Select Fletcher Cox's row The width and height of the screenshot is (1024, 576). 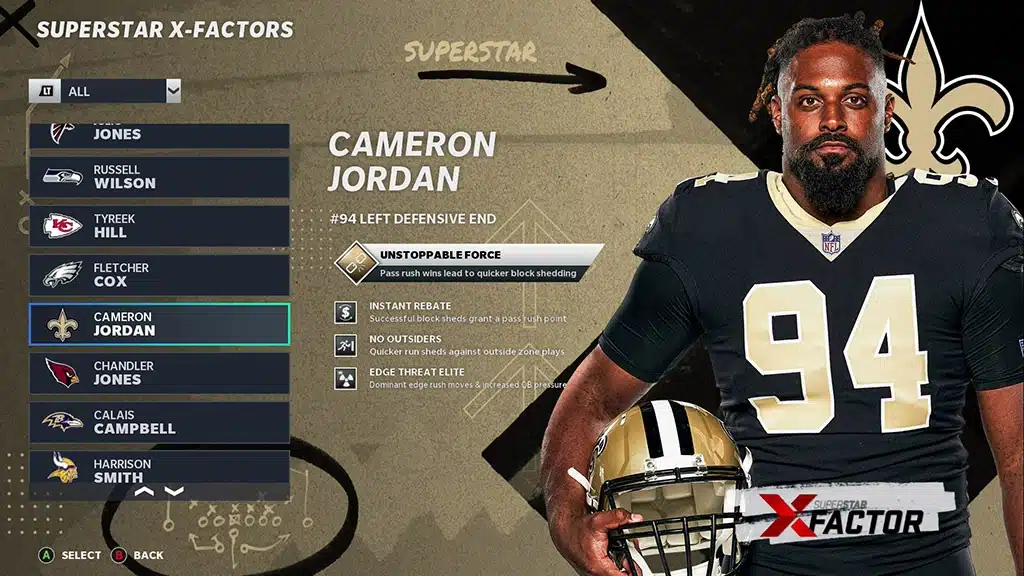click(160, 275)
